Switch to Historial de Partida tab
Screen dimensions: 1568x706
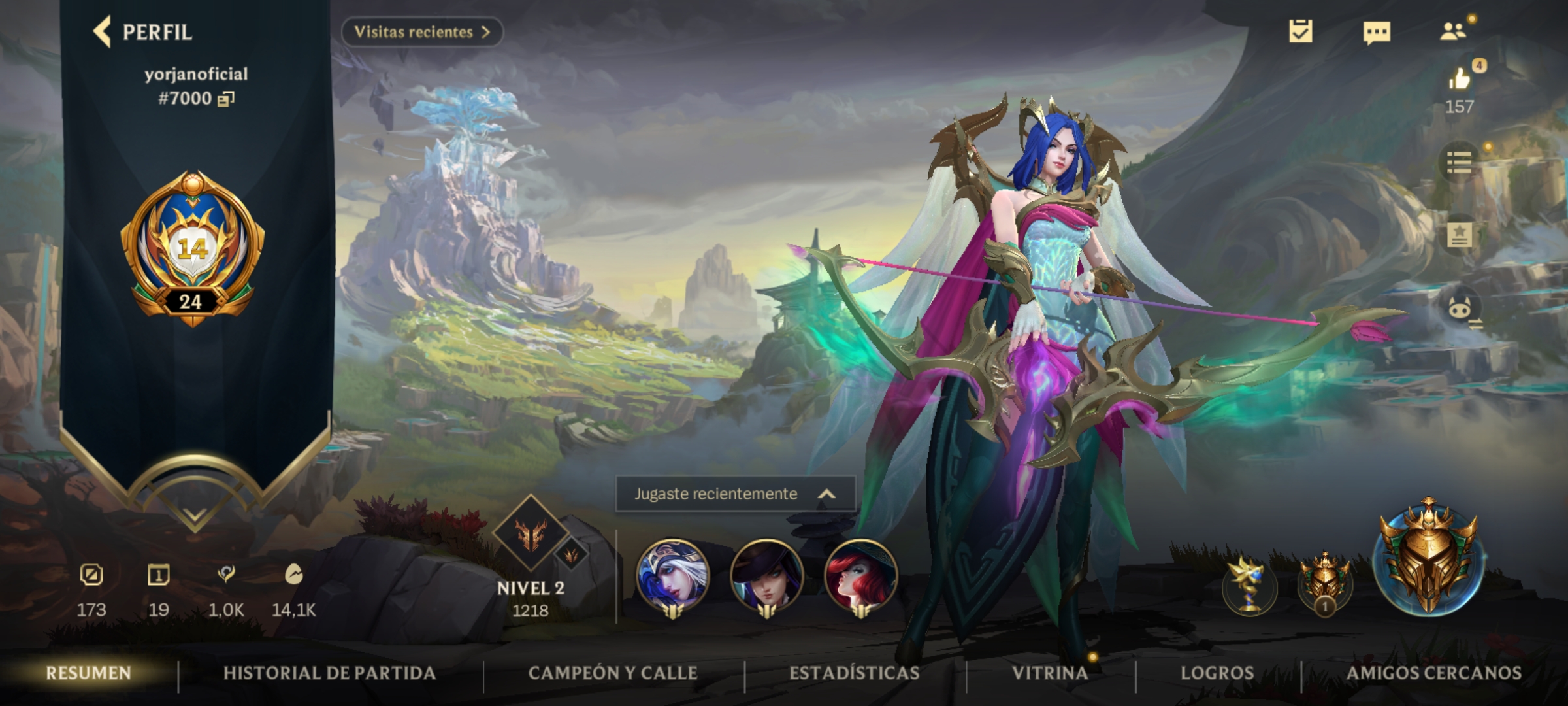coord(329,673)
